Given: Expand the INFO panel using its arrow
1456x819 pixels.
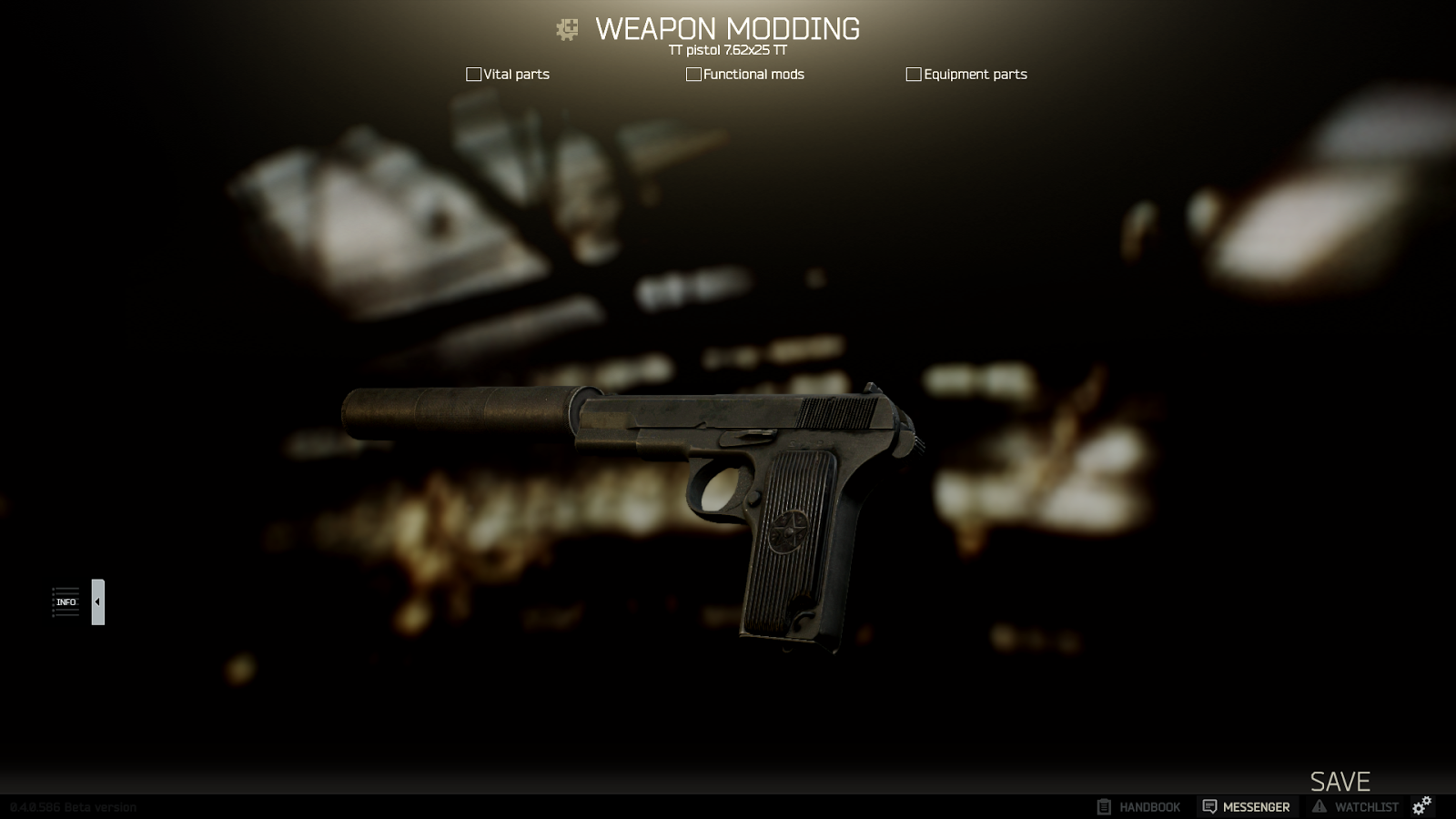Looking at the screenshot, I should click(x=97, y=601).
